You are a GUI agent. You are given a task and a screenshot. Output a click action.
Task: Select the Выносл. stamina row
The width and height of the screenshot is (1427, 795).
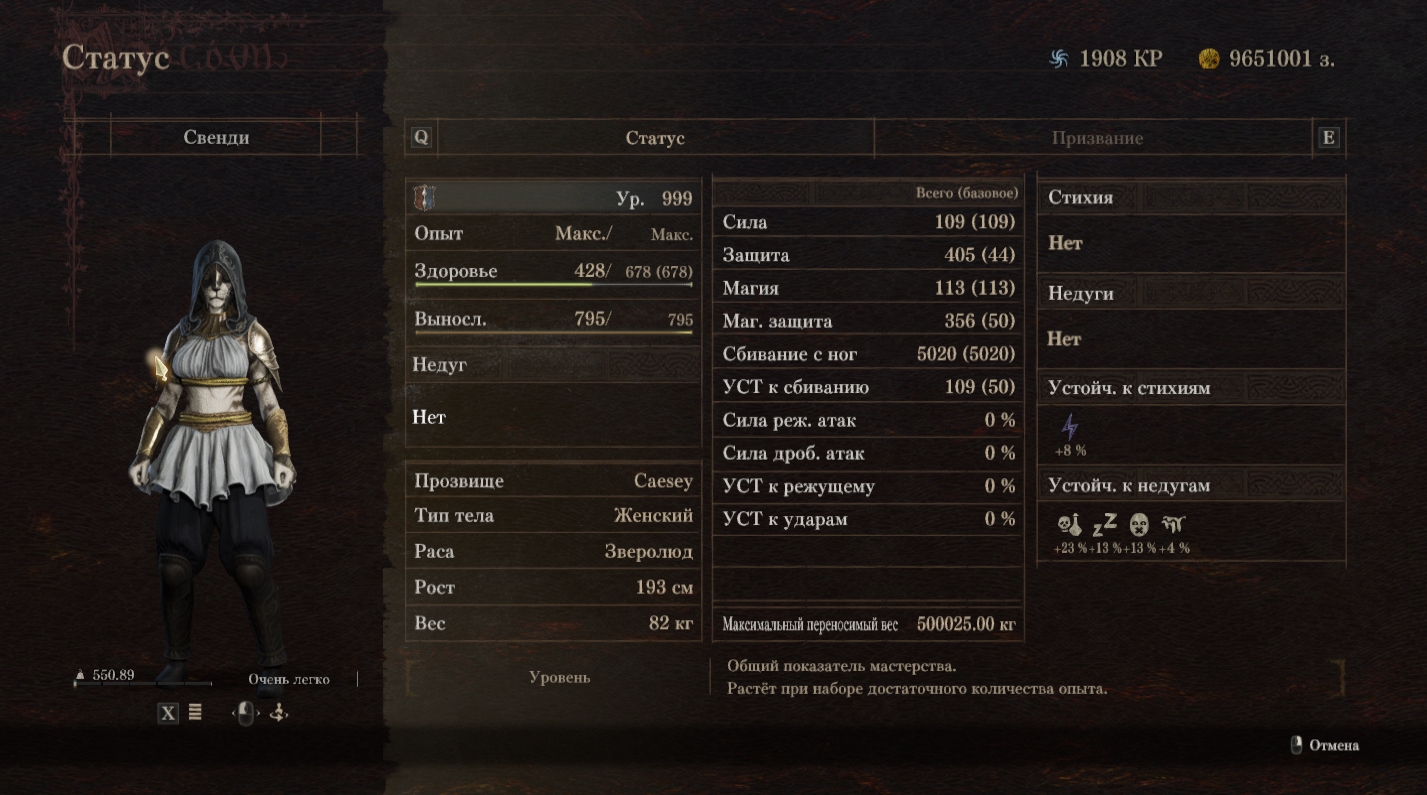tap(553, 319)
